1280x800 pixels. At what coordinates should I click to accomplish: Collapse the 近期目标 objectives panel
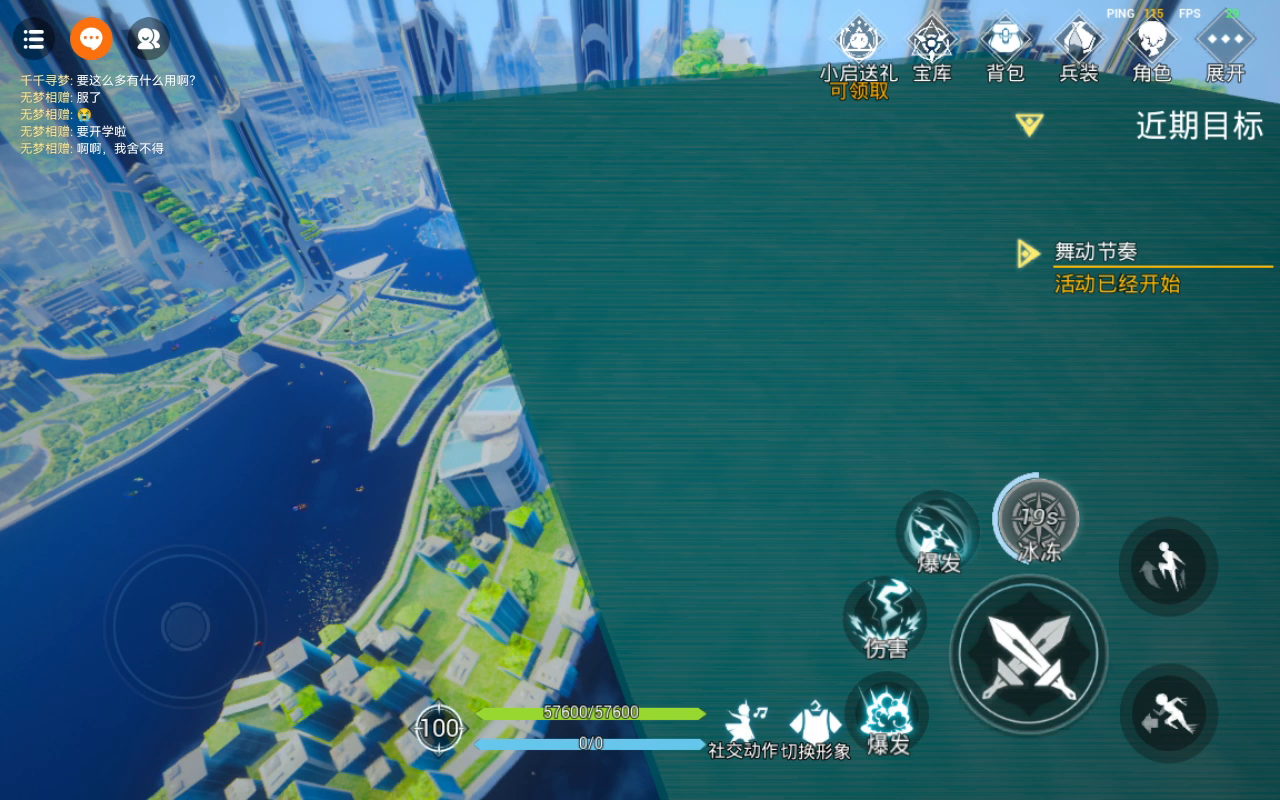coord(1029,125)
